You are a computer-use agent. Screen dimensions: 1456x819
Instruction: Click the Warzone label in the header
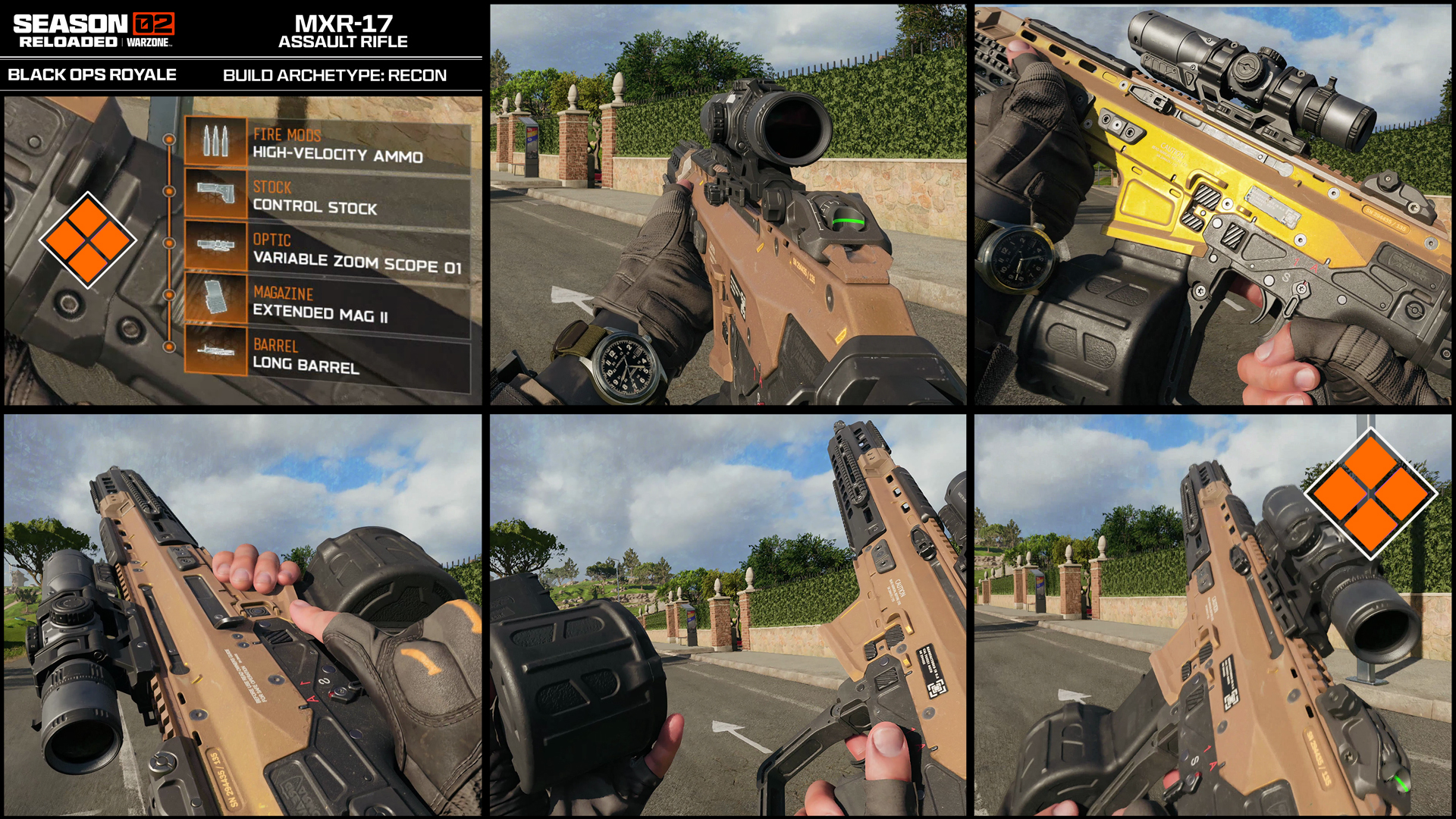tap(150, 43)
